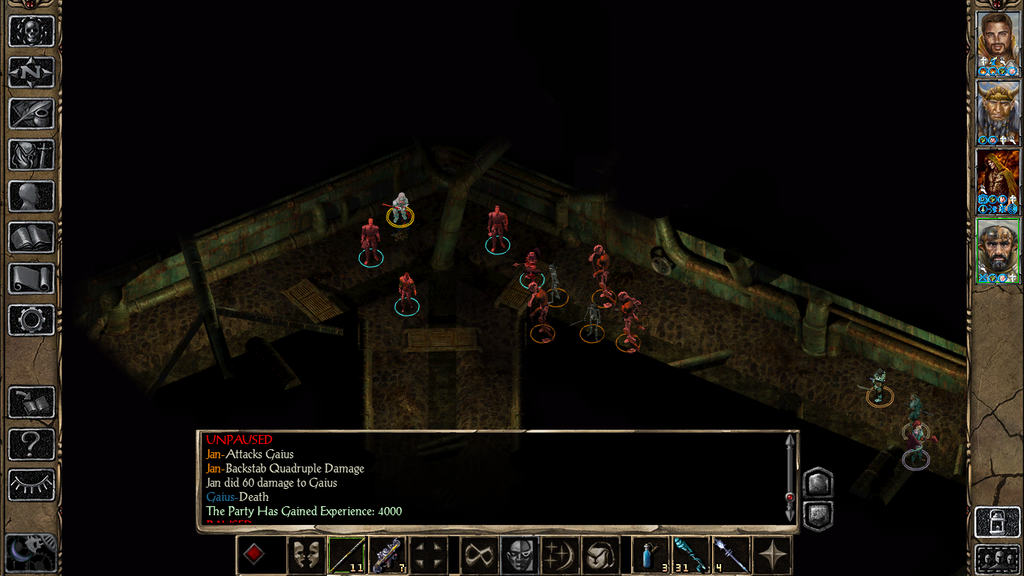Open the priest scroll button
Screen dimensions: 1024x576
click(x=31, y=278)
